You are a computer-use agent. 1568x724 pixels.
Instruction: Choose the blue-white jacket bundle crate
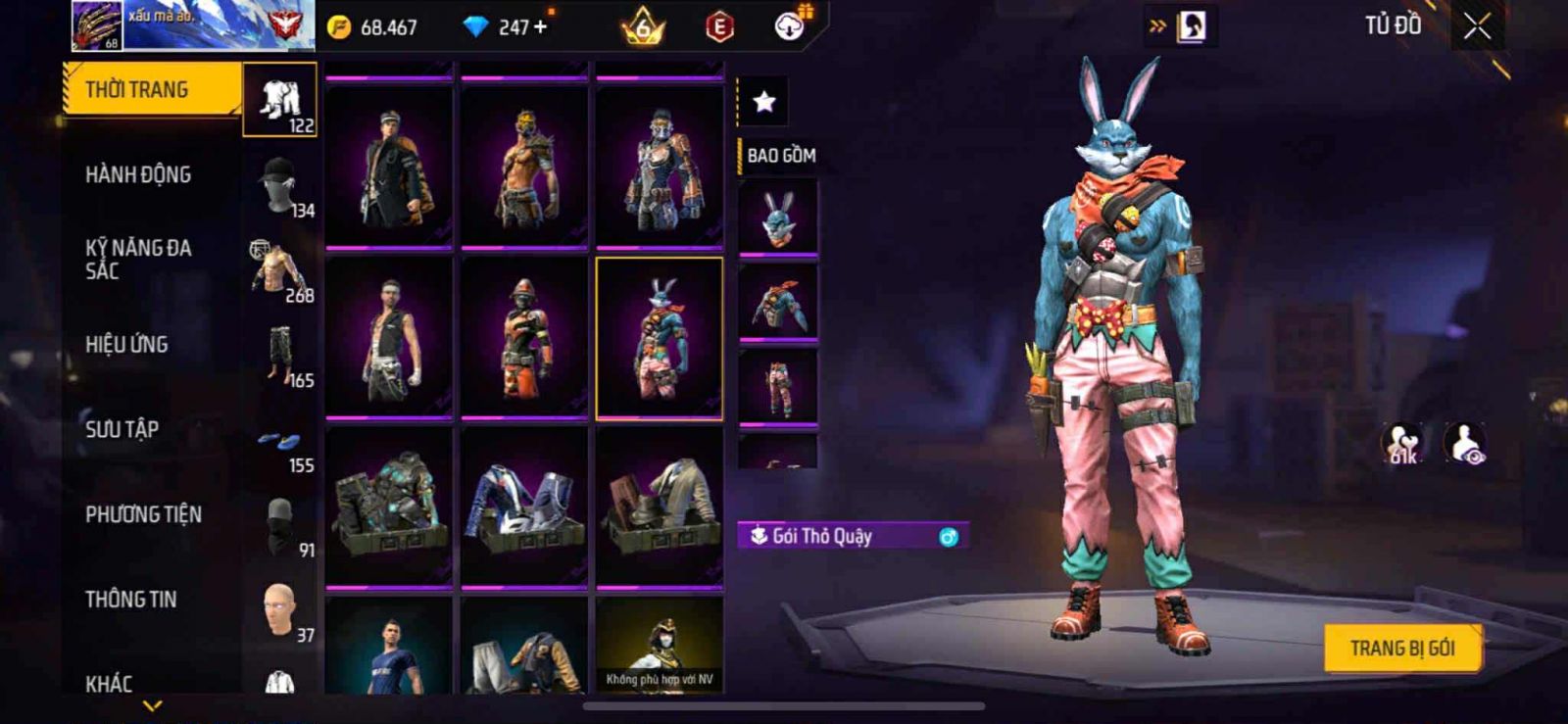[x=524, y=507]
